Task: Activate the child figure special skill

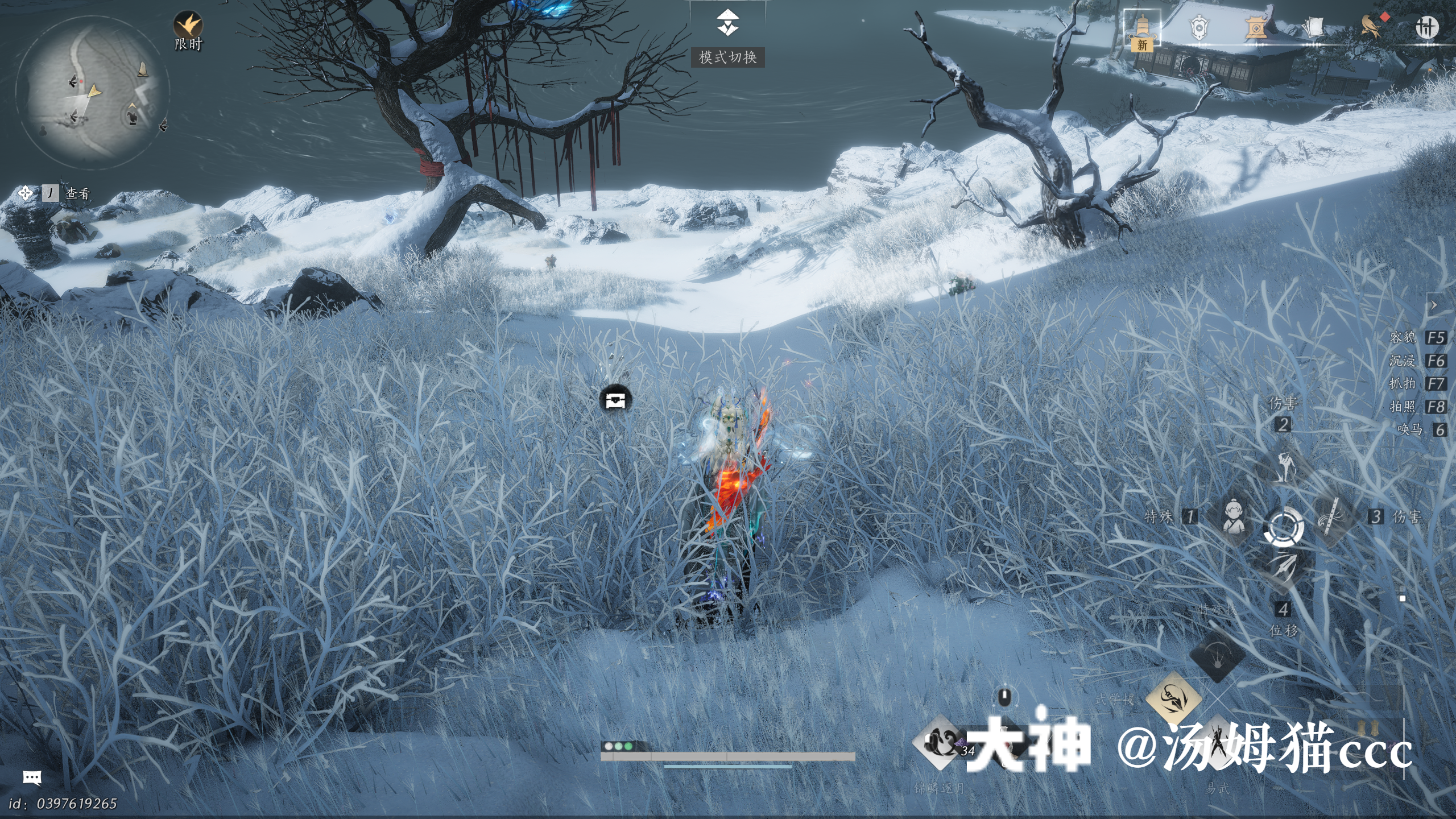Action: click(1232, 516)
